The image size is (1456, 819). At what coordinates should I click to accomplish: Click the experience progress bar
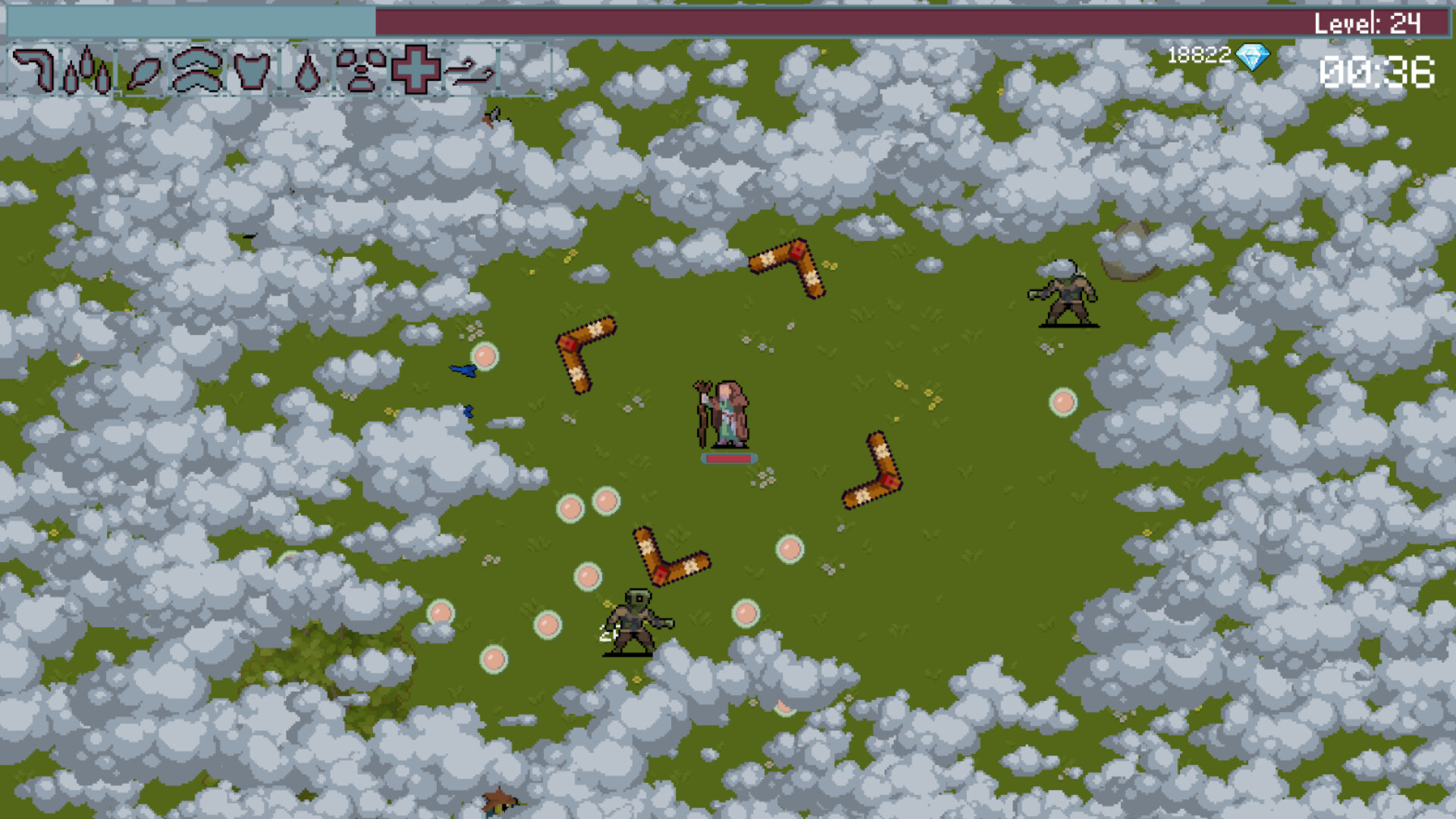pyautogui.click(x=190, y=19)
